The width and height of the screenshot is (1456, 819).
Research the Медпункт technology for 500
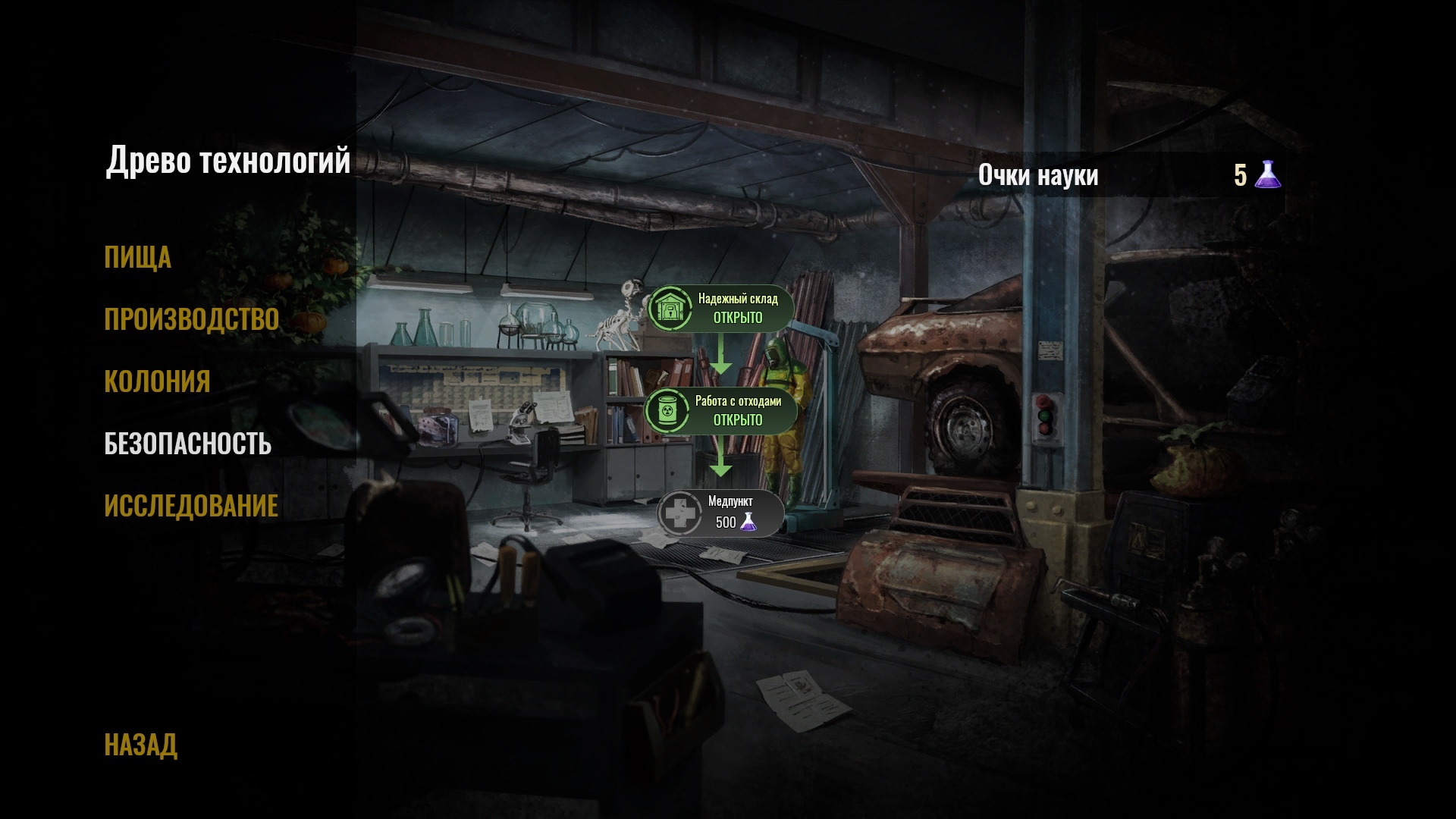click(720, 513)
